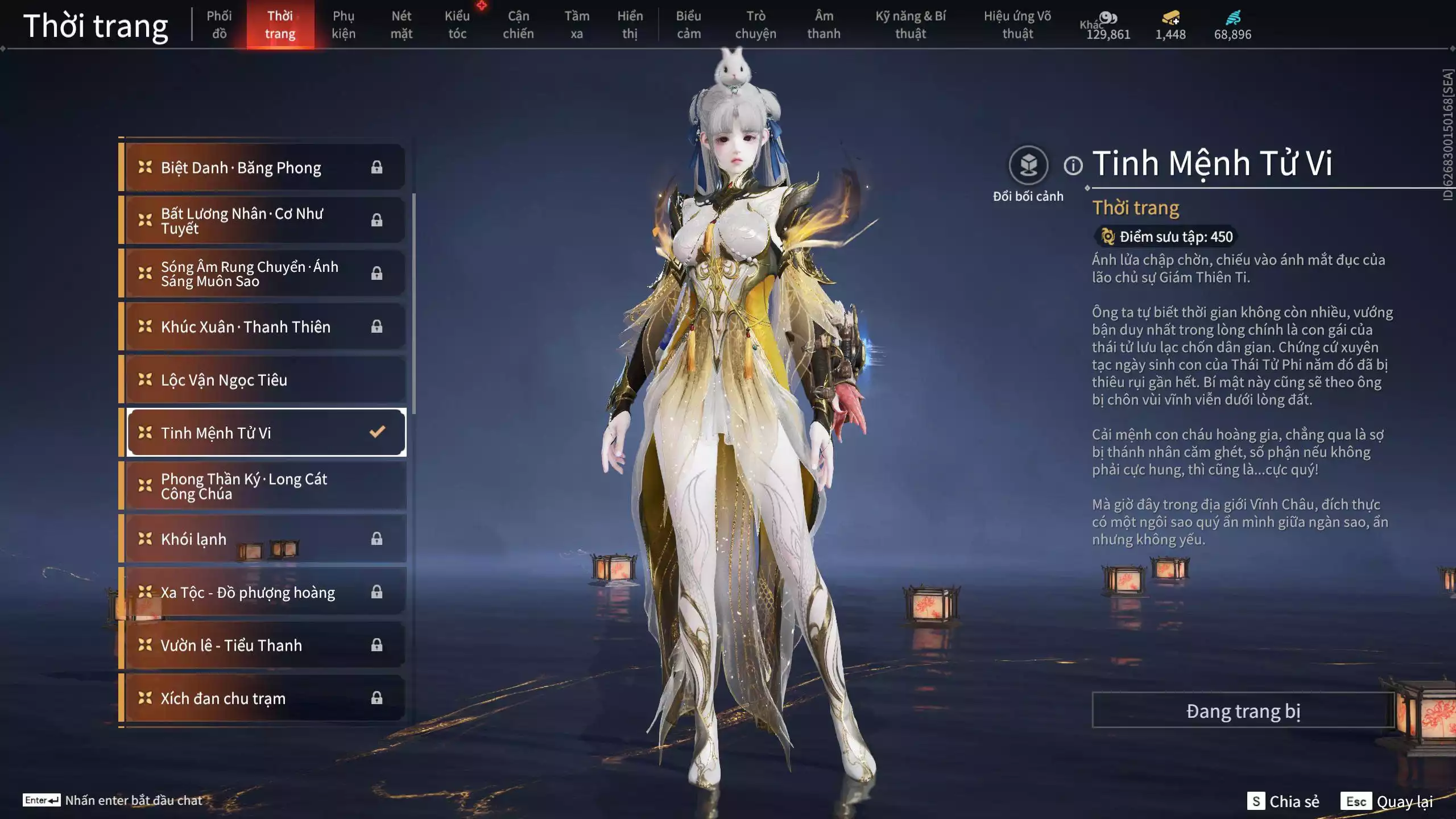This screenshot has height=819, width=1456.
Task: Choose the Biểu cảm tab
Action: 688,24
